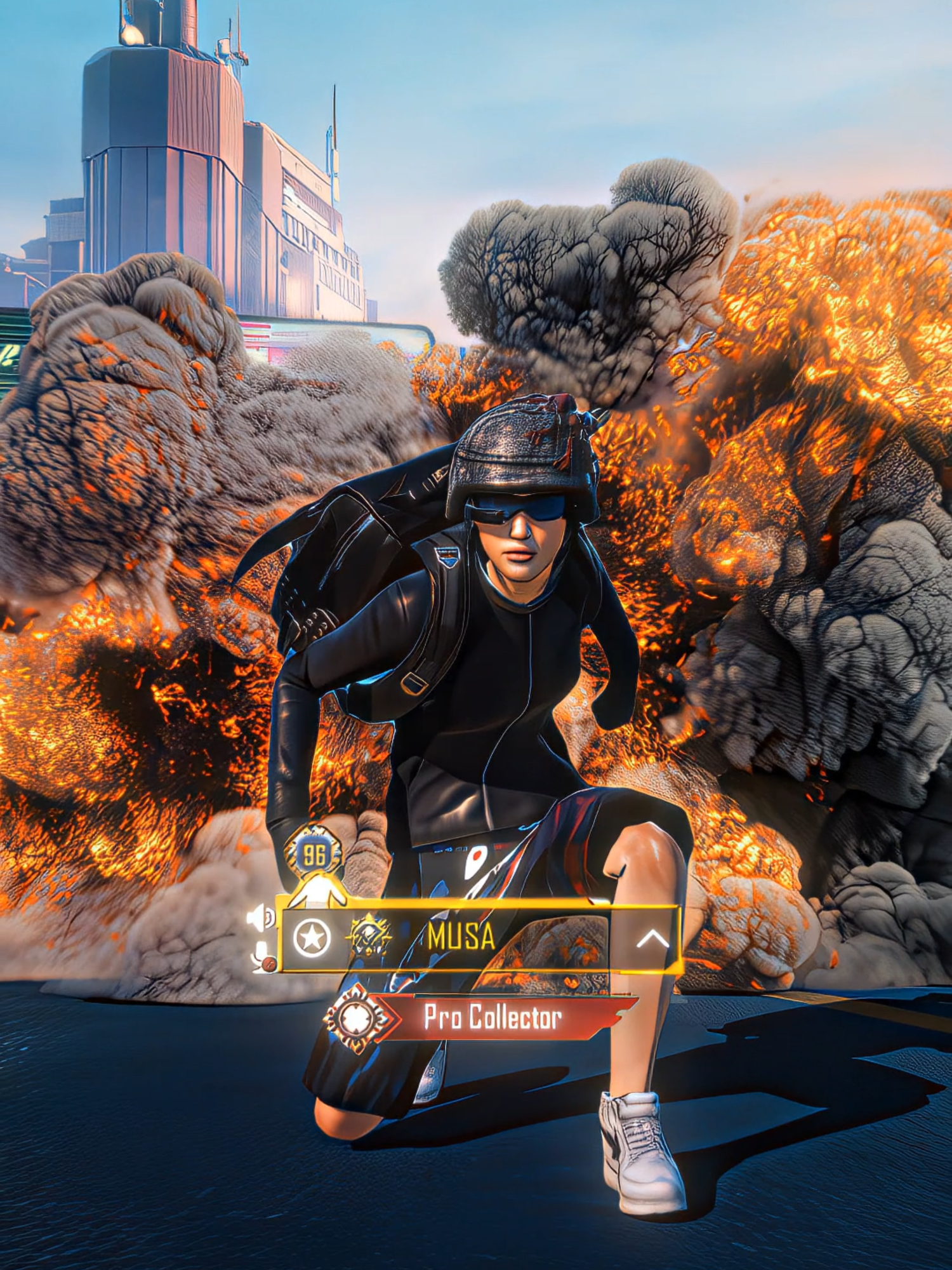This screenshot has width=952, height=1270.
Task: Select the clan emblem beside MUSA
Action: pyautogui.click(x=369, y=935)
